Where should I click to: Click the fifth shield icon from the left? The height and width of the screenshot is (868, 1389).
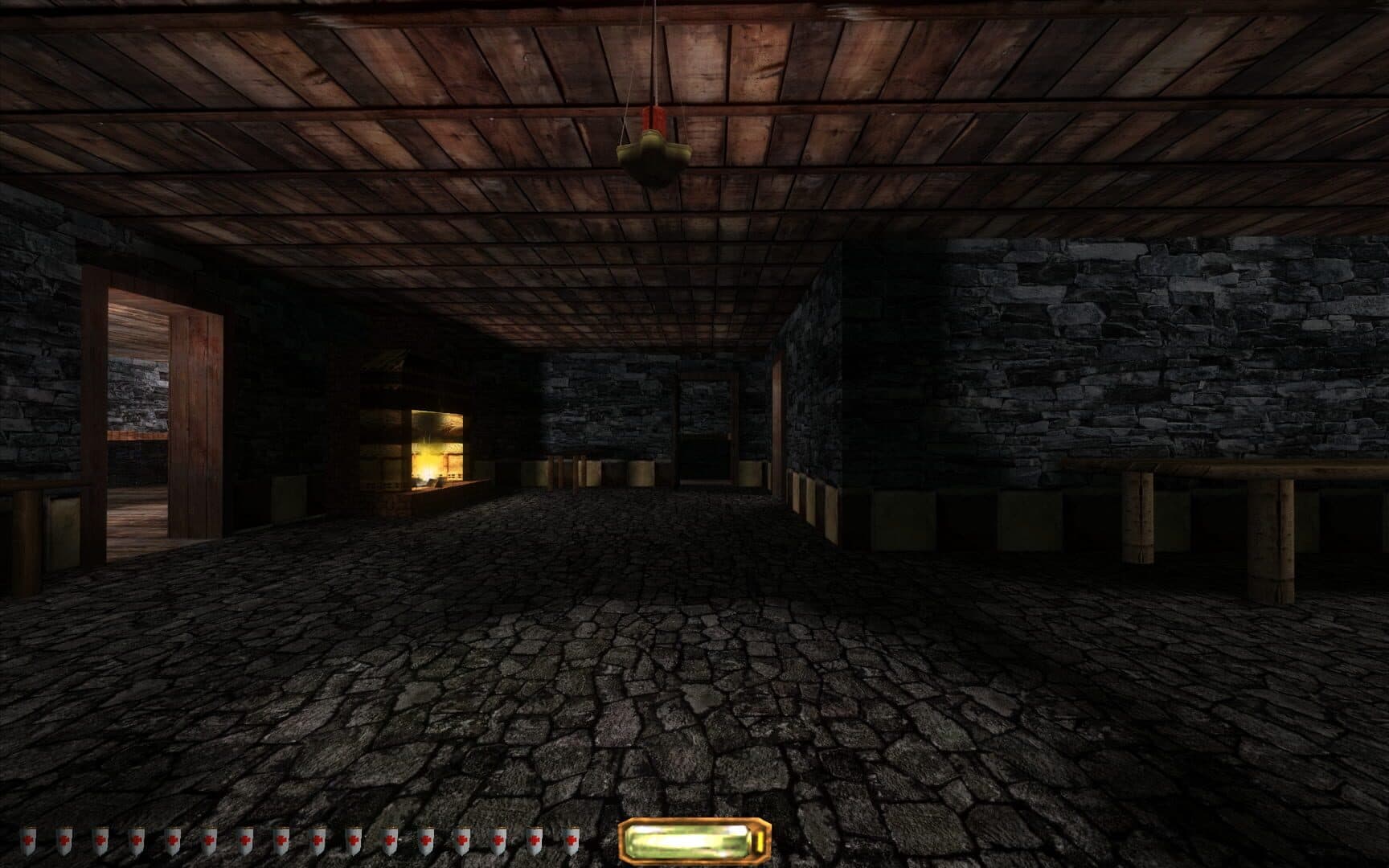tap(172, 840)
